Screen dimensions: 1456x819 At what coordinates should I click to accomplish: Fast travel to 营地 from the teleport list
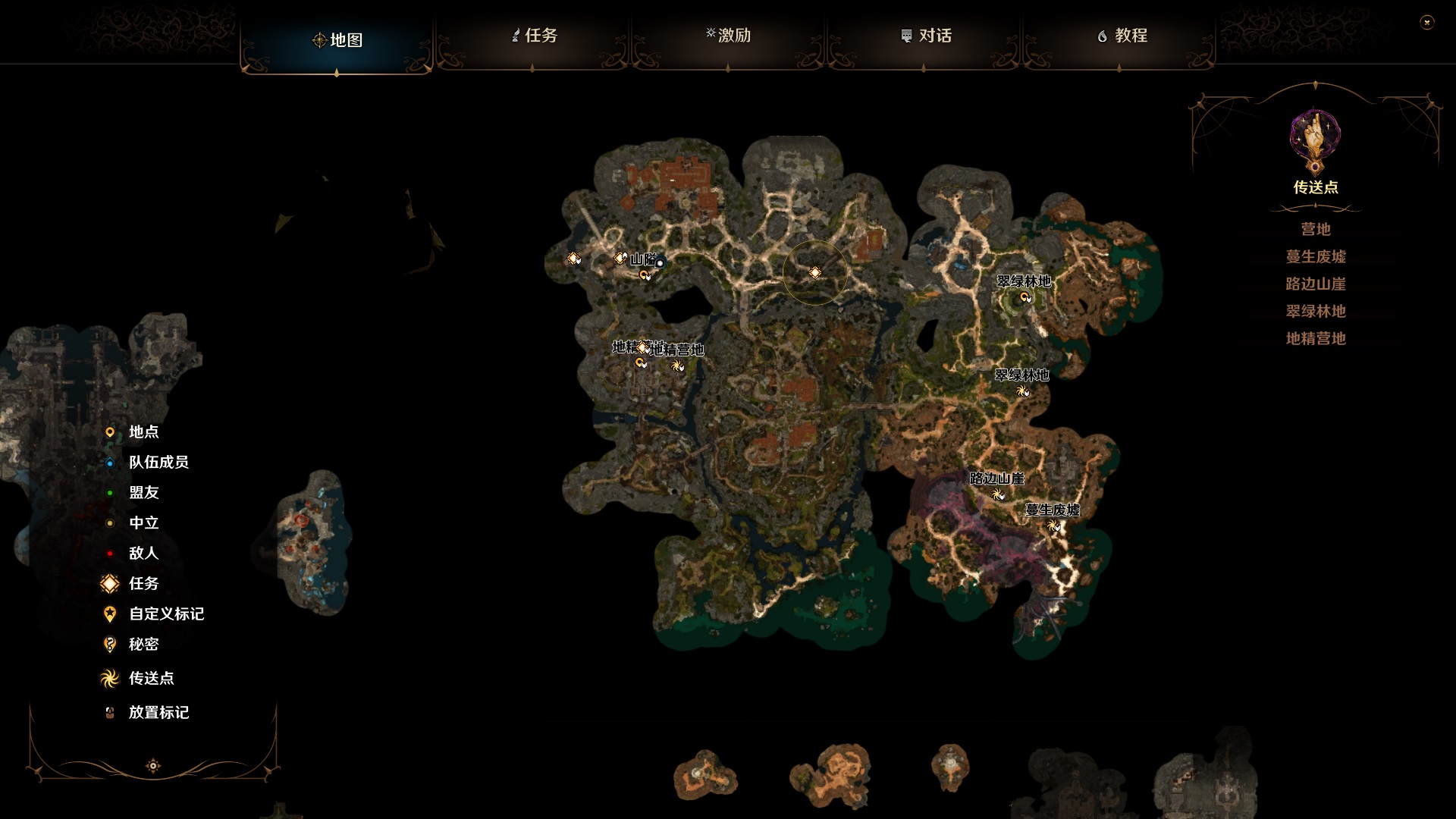pos(1314,229)
